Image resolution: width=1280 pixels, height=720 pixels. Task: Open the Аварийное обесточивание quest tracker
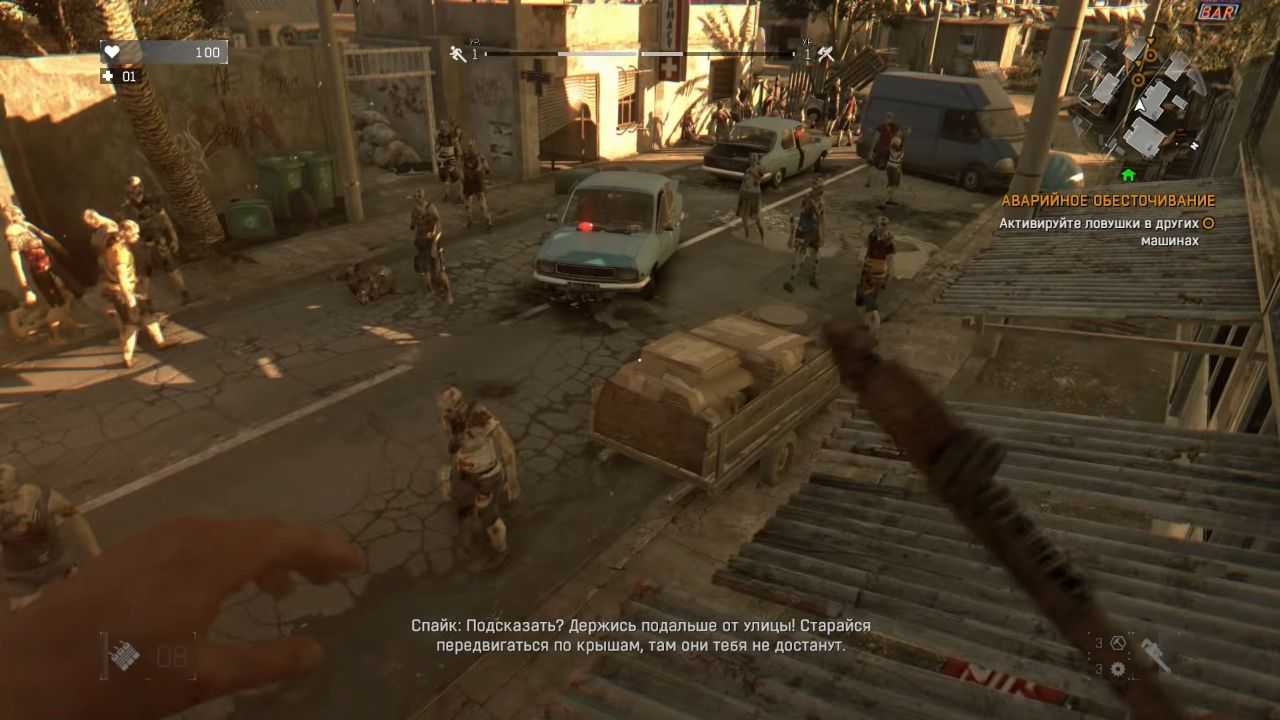(1108, 200)
